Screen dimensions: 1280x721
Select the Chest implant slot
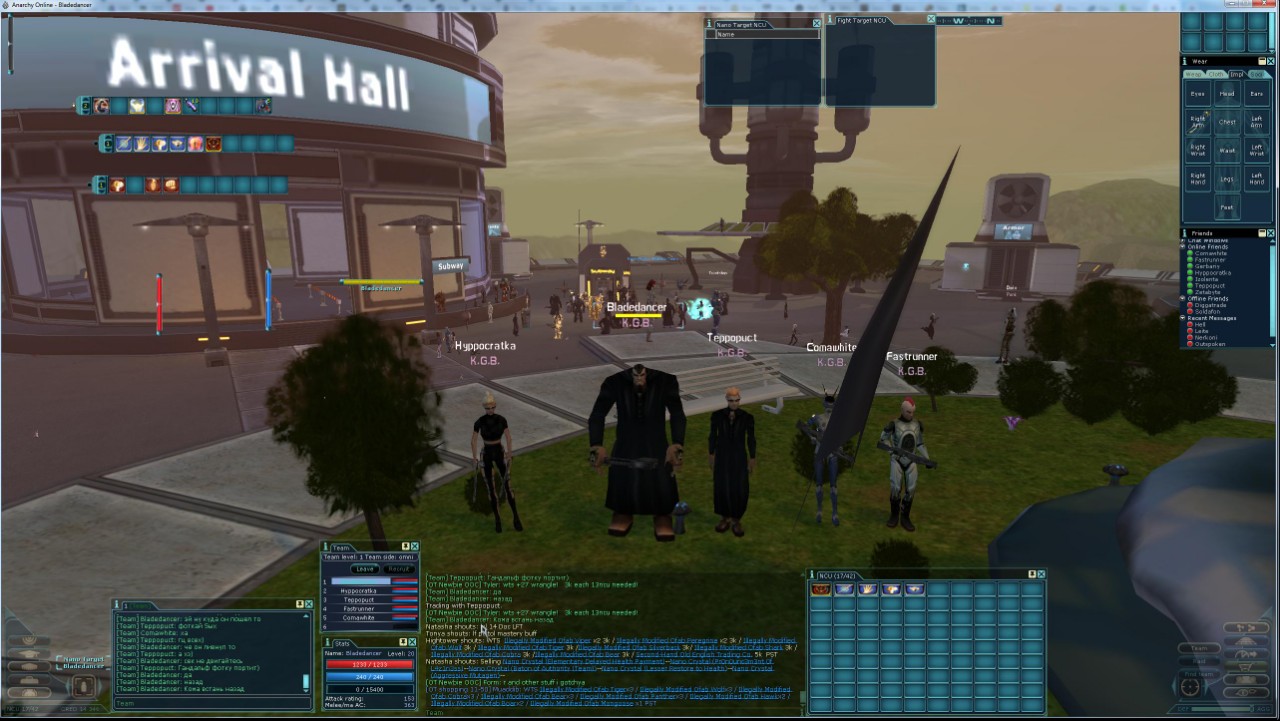tap(1227, 122)
